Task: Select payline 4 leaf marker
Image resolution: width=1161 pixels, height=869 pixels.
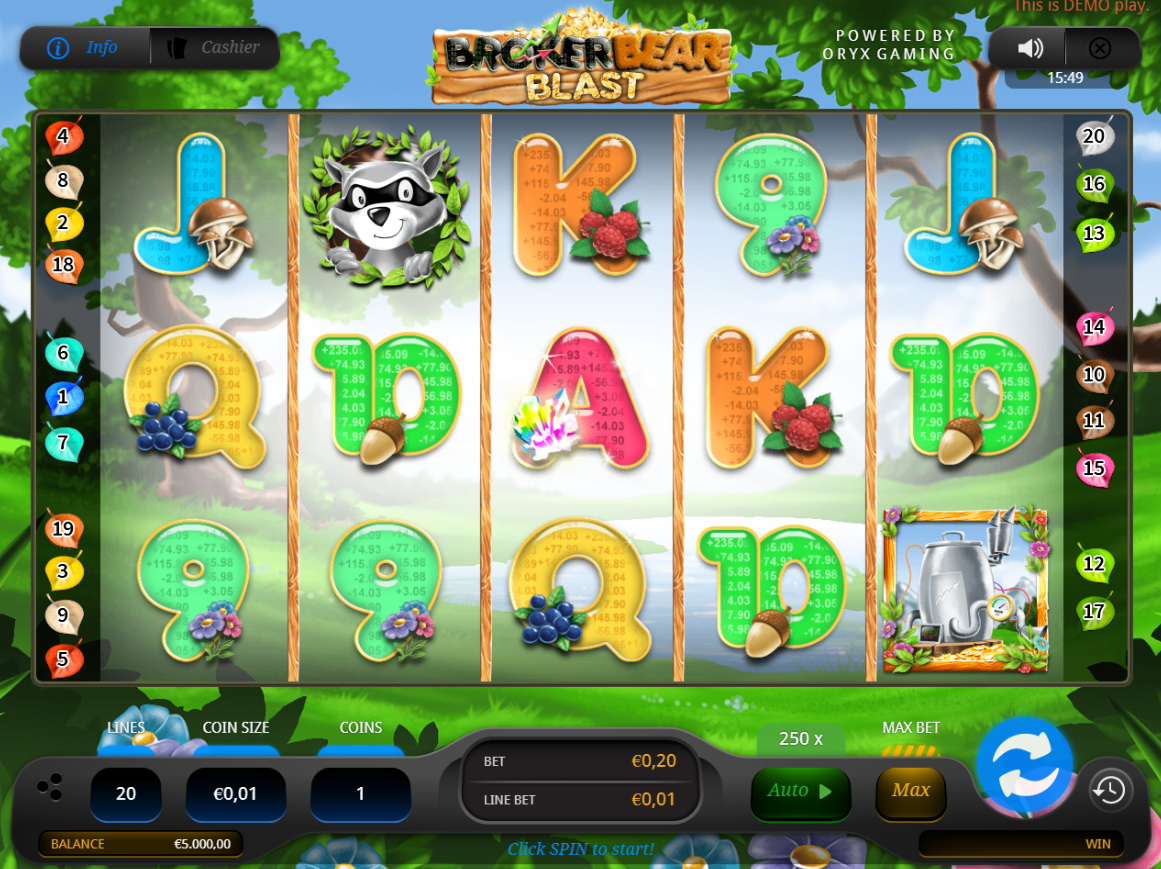Action: (x=63, y=137)
